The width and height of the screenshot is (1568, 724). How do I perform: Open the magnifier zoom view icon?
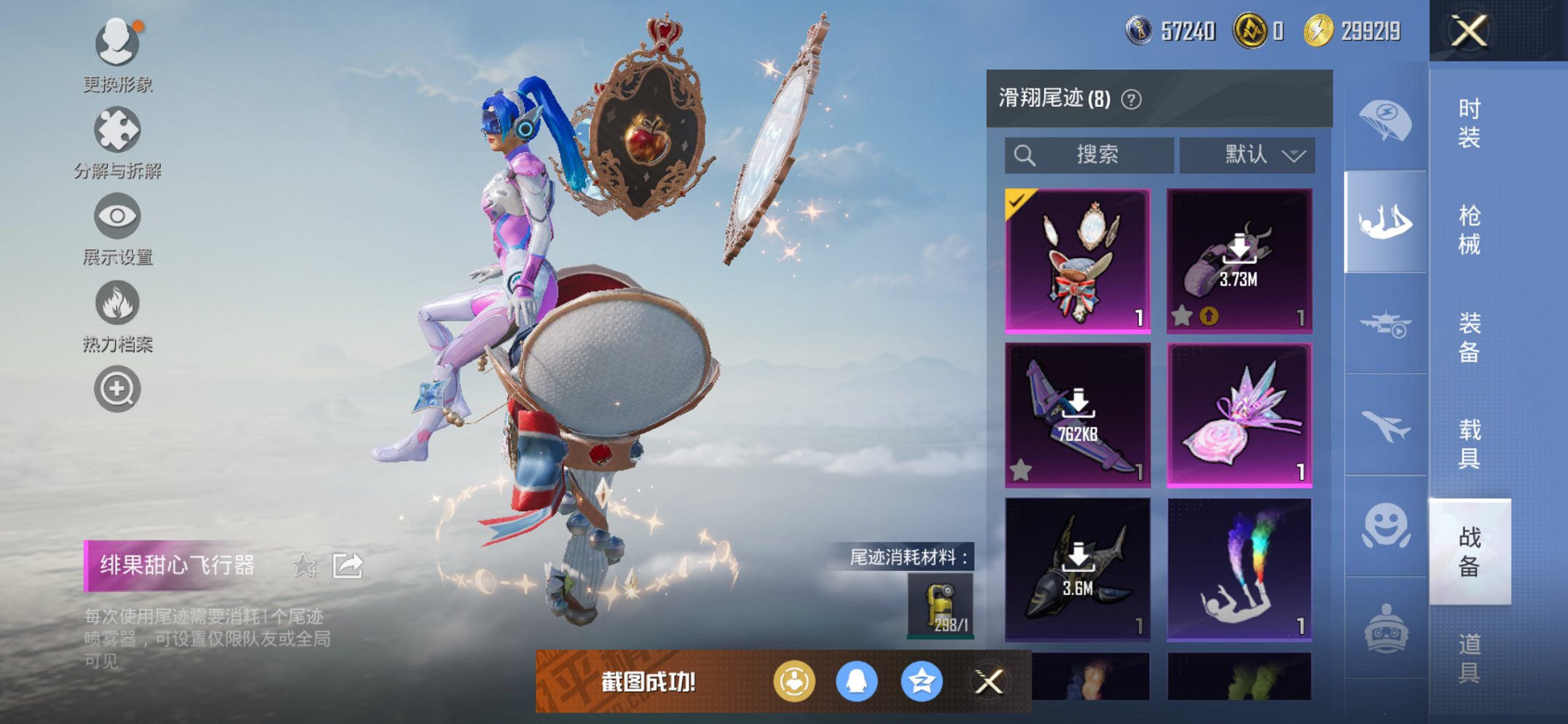tap(117, 388)
